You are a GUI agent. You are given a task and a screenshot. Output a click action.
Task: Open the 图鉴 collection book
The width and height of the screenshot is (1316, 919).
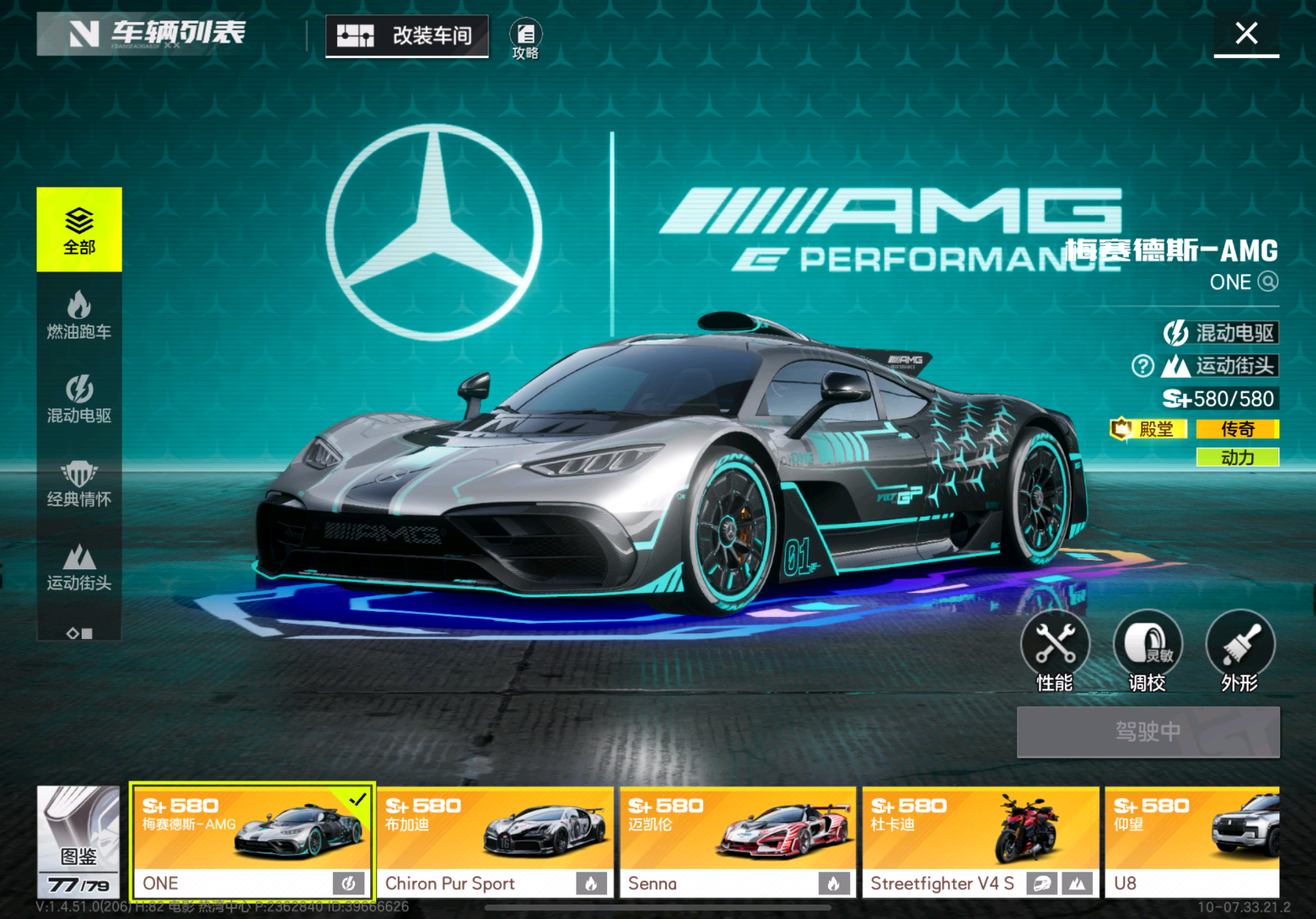[78, 841]
